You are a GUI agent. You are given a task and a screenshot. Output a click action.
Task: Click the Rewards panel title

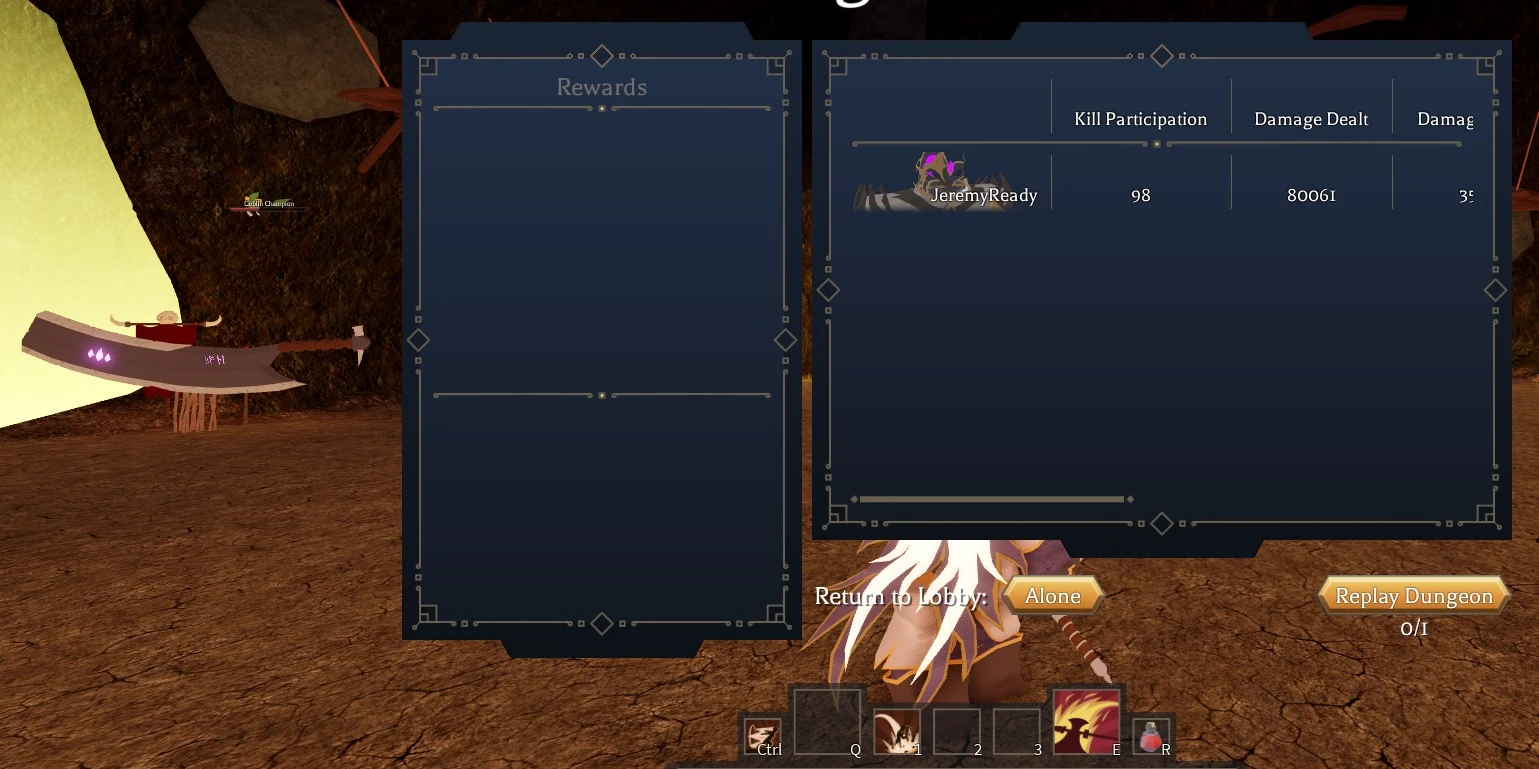[601, 87]
